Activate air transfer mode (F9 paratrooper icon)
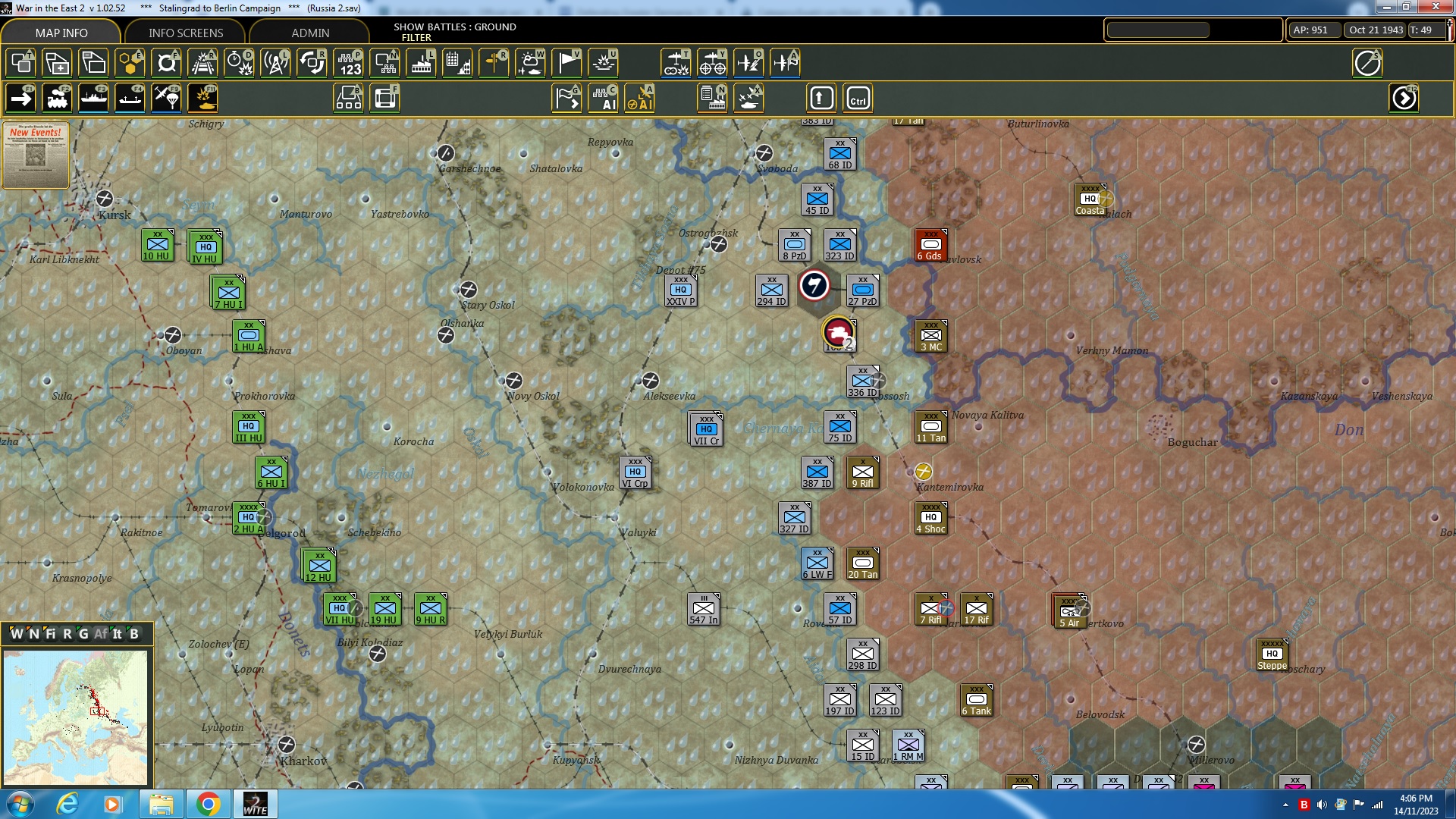Viewport: 1456px width, 819px height. click(165, 97)
